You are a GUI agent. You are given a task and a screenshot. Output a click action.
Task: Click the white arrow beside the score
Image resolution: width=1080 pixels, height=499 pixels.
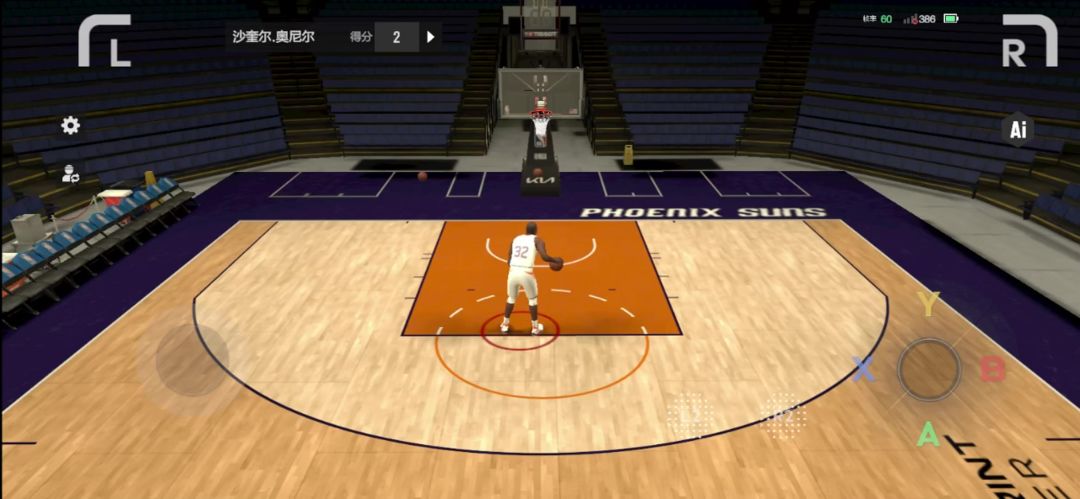pyautogui.click(x=431, y=37)
